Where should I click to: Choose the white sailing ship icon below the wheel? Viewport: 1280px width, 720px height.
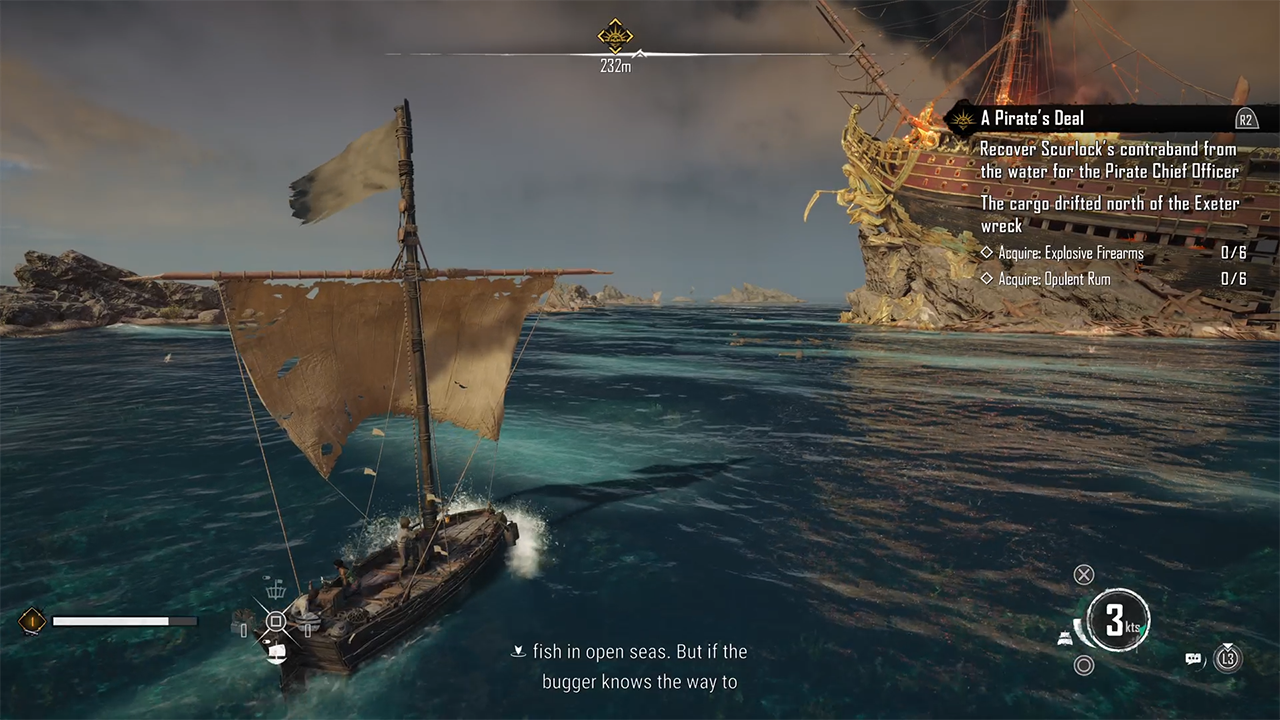click(276, 653)
